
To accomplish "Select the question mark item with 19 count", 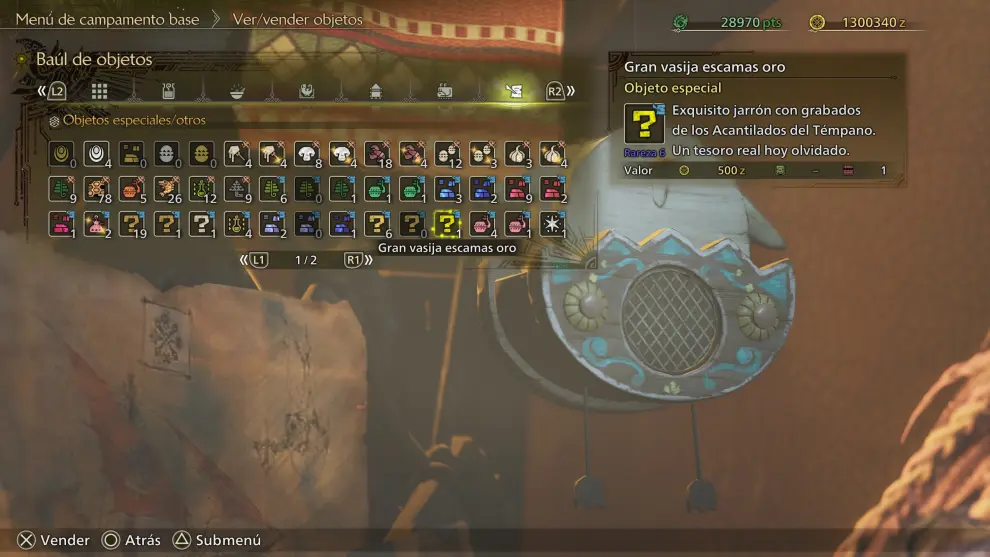I will tap(131, 223).
